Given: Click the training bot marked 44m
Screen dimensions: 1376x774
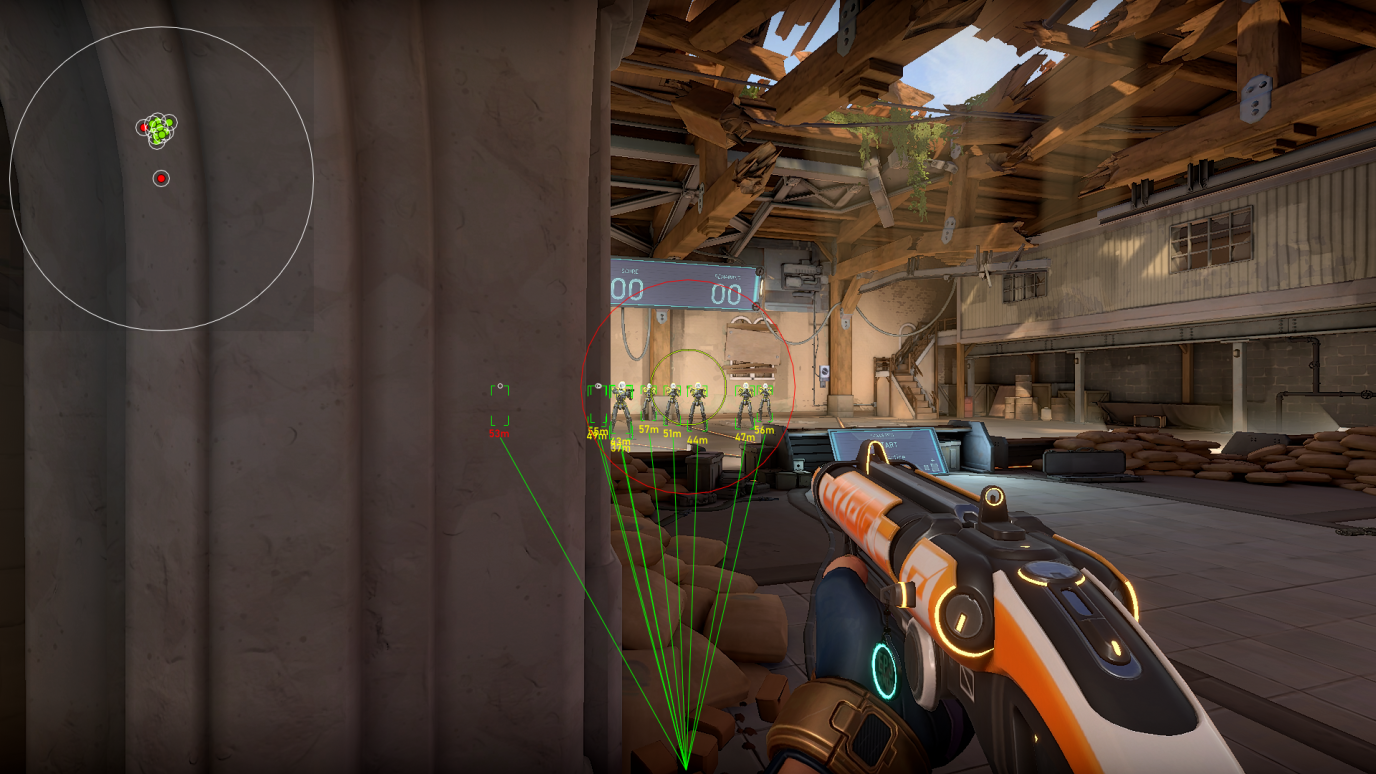Looking at the screenshot, I should pyautogui.click(x=698, y=404).
